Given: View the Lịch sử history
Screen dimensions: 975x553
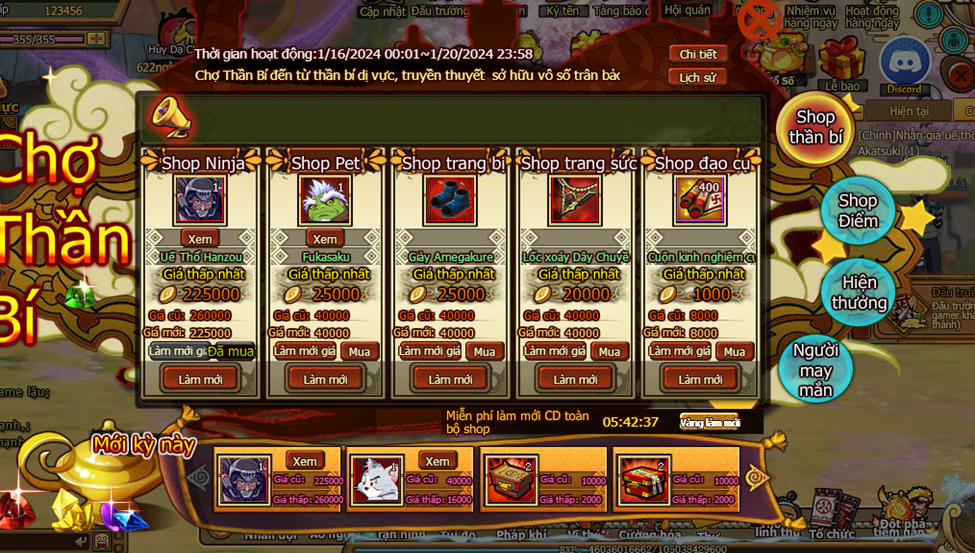Looking at the screenshot, I should pyautogui.click(x=697, y=77).
